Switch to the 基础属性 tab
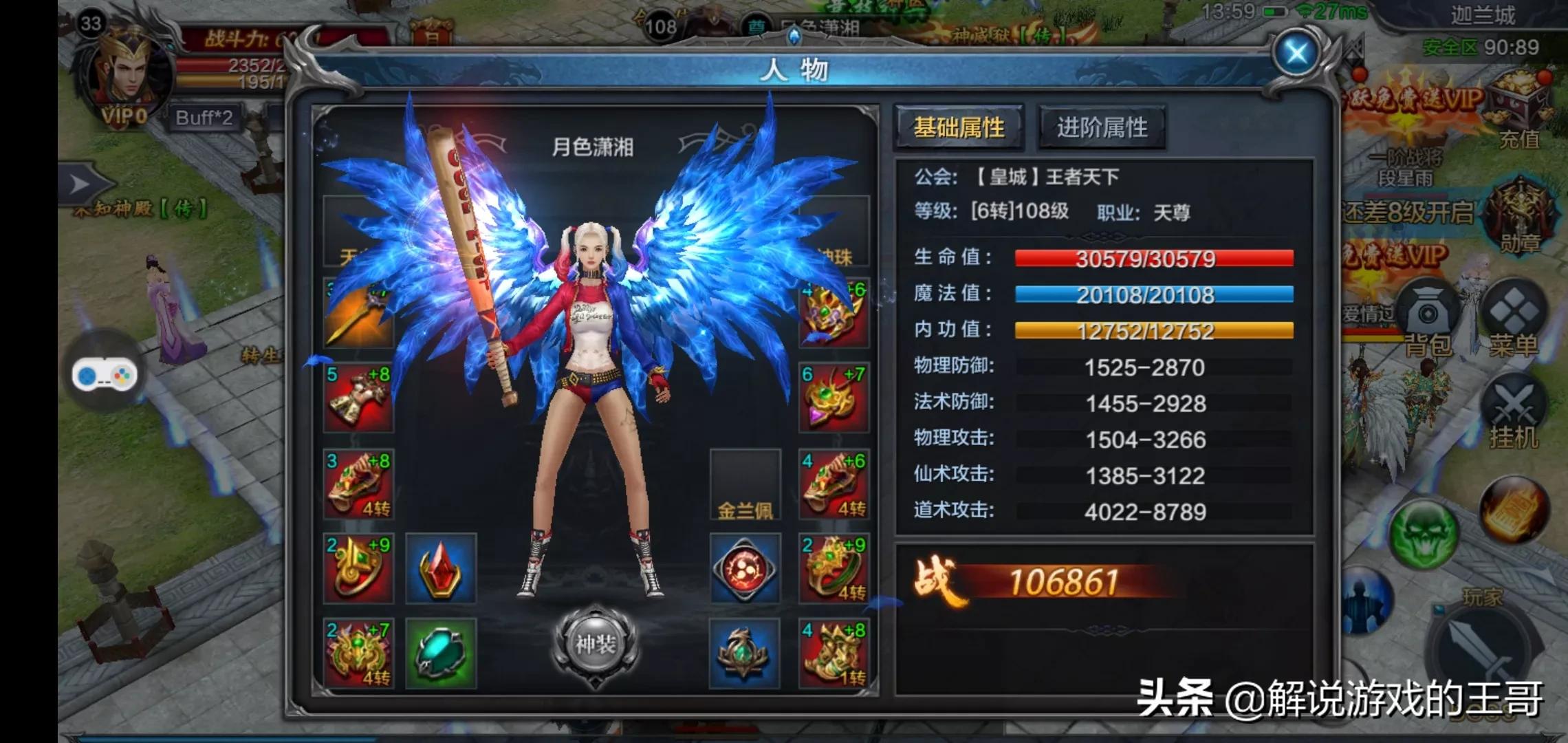 (958, 127)
